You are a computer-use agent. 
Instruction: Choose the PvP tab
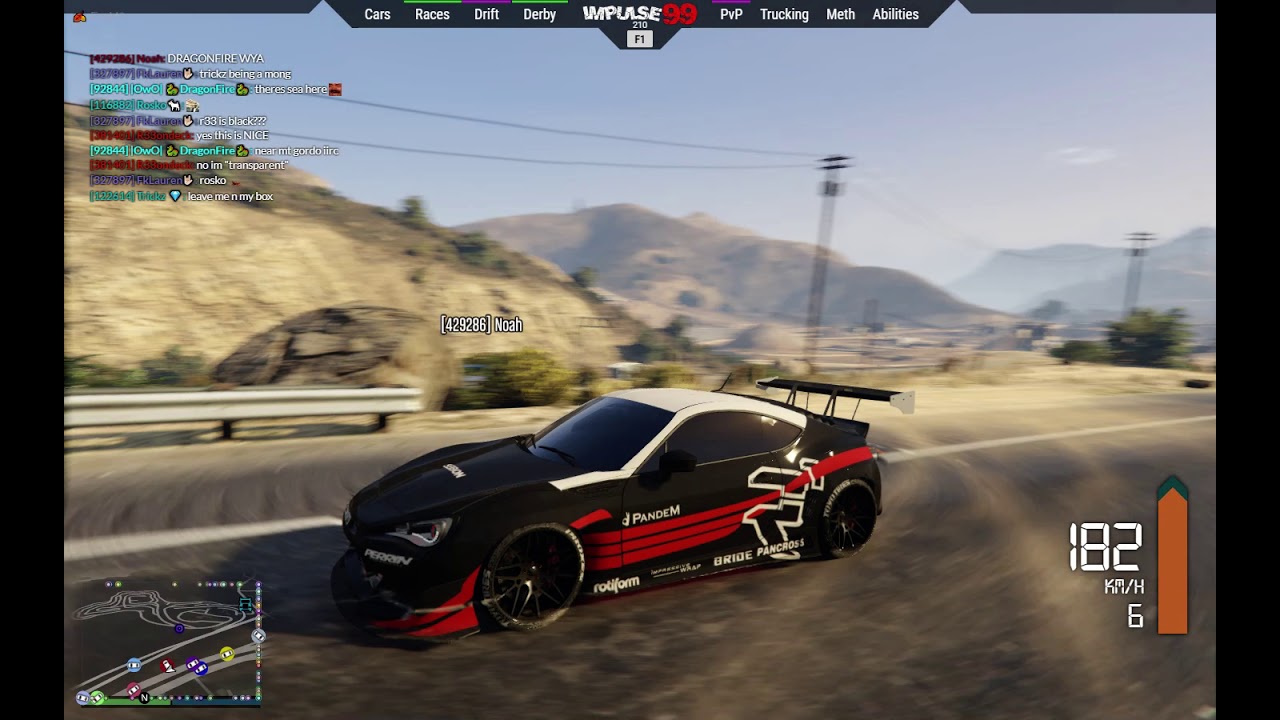coord(731,14)
